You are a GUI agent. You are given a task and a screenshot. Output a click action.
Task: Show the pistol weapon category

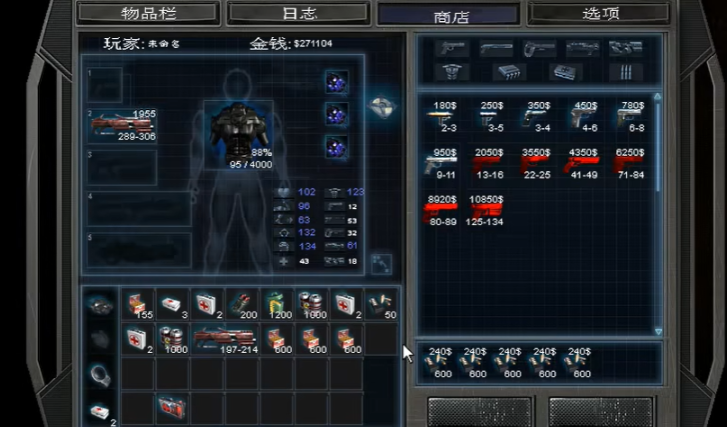pyautogui.click(x=452, y=48)
